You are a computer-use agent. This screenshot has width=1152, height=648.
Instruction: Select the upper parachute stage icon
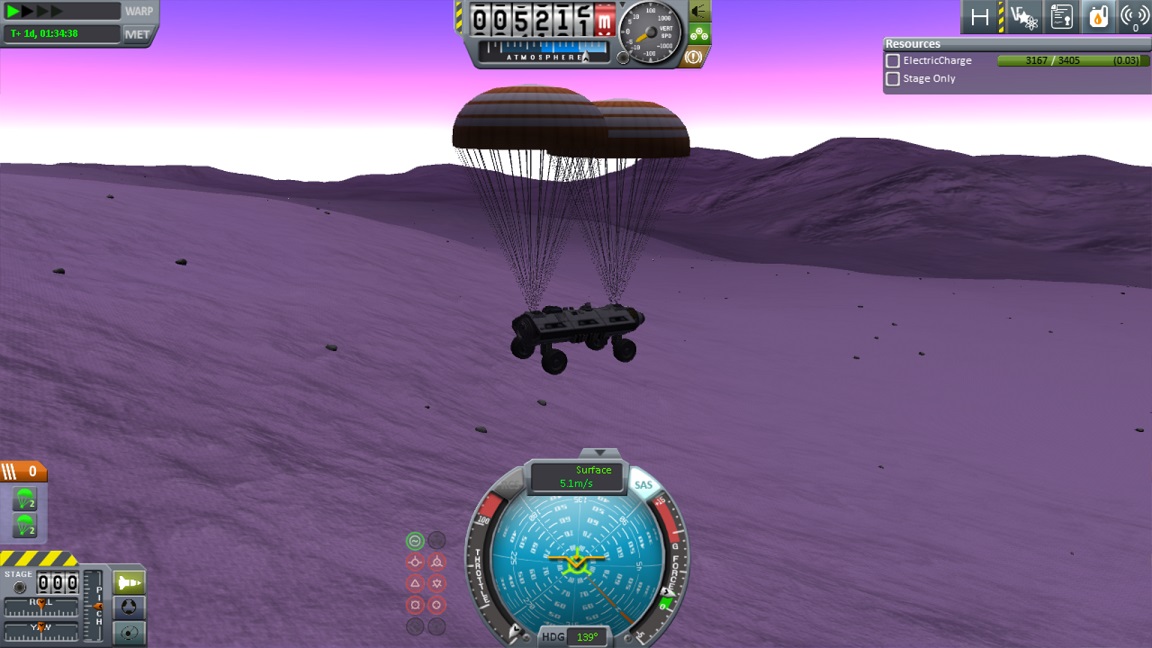coord(25,499)
